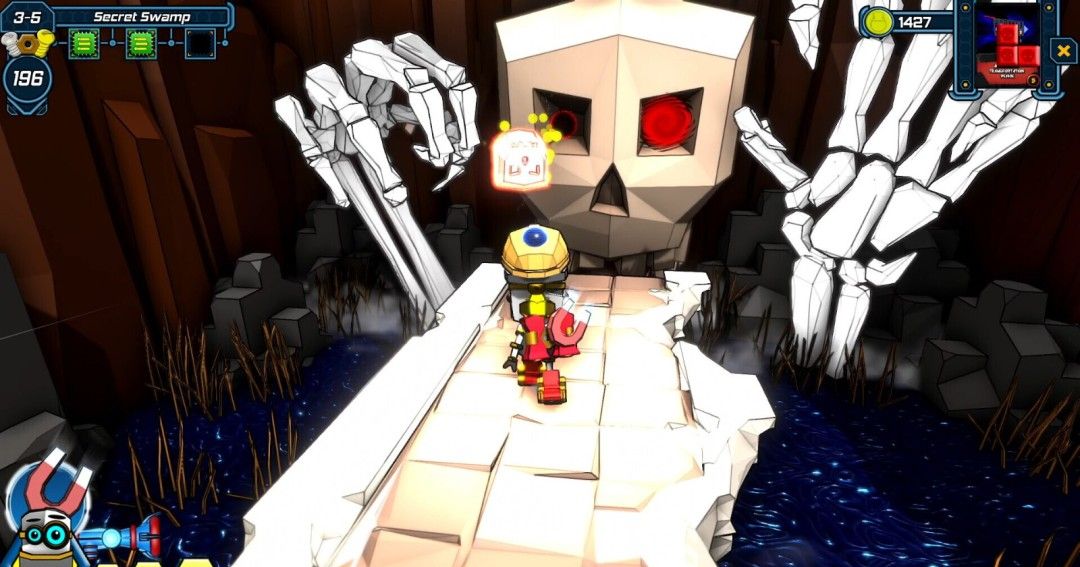Image resolution: width=1080 pixels, height=567 pixels.
Task: Open the red block minimap panel
Action: 1007,48
